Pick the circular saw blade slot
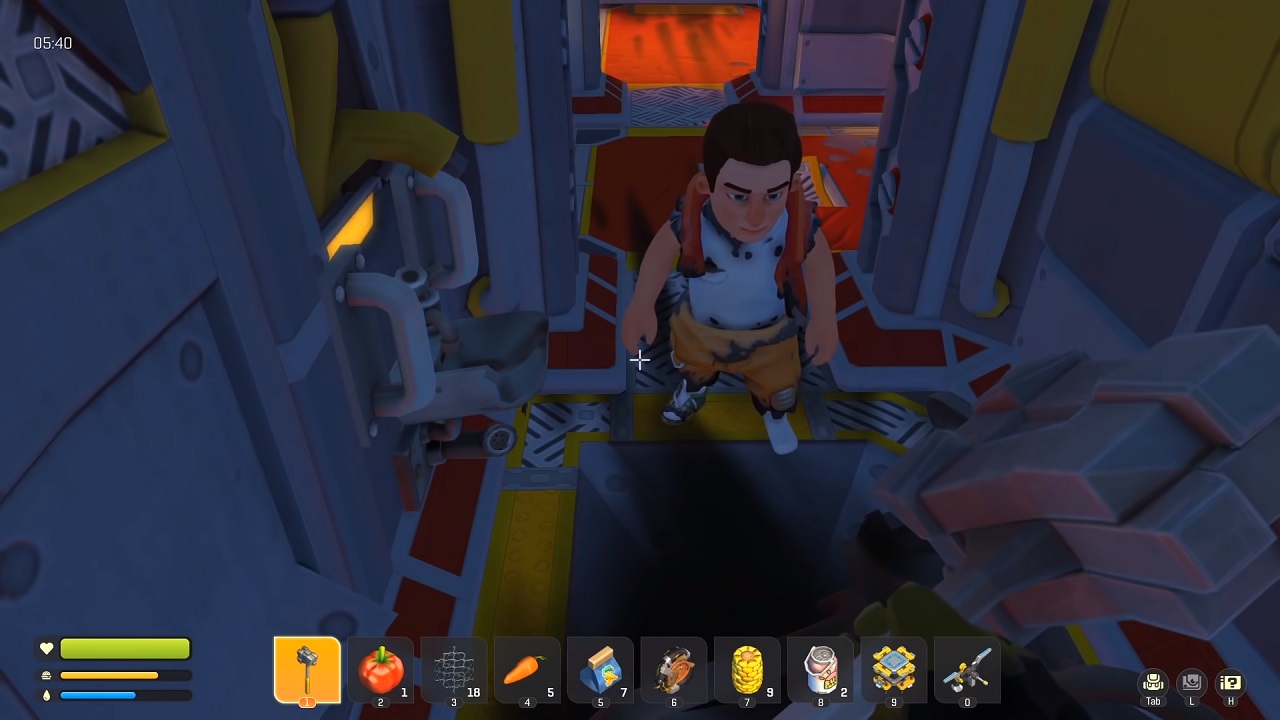1280x720 pixels. [674, 670]
